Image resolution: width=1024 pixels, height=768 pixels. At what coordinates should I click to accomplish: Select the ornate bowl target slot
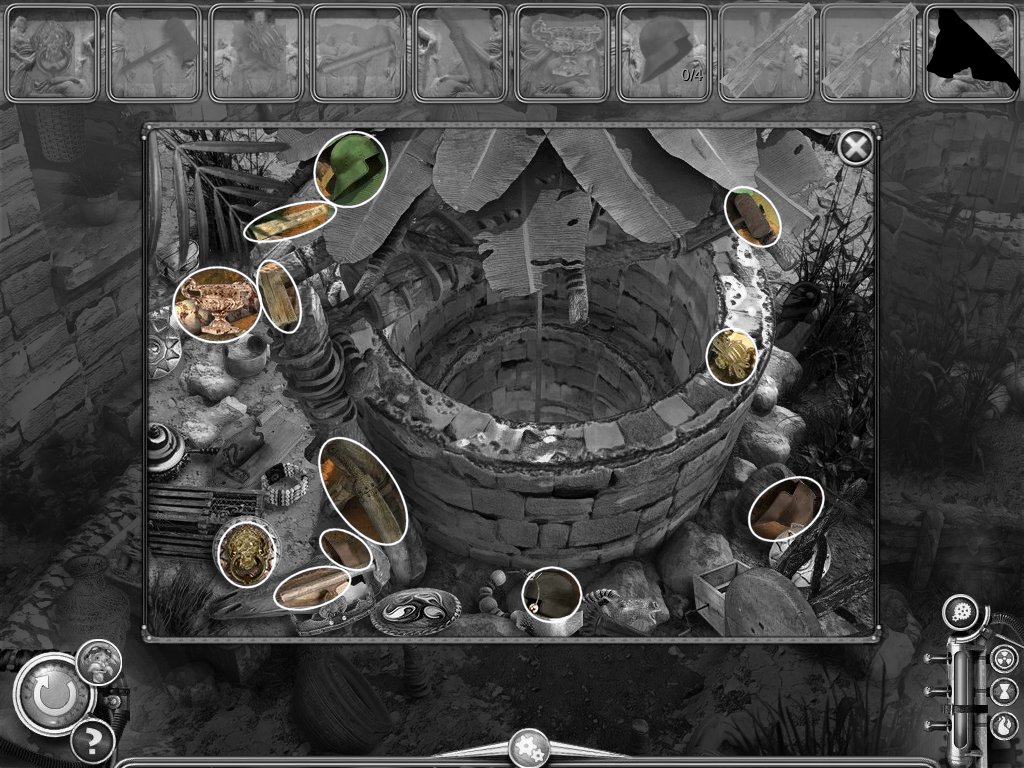(562, 53)
